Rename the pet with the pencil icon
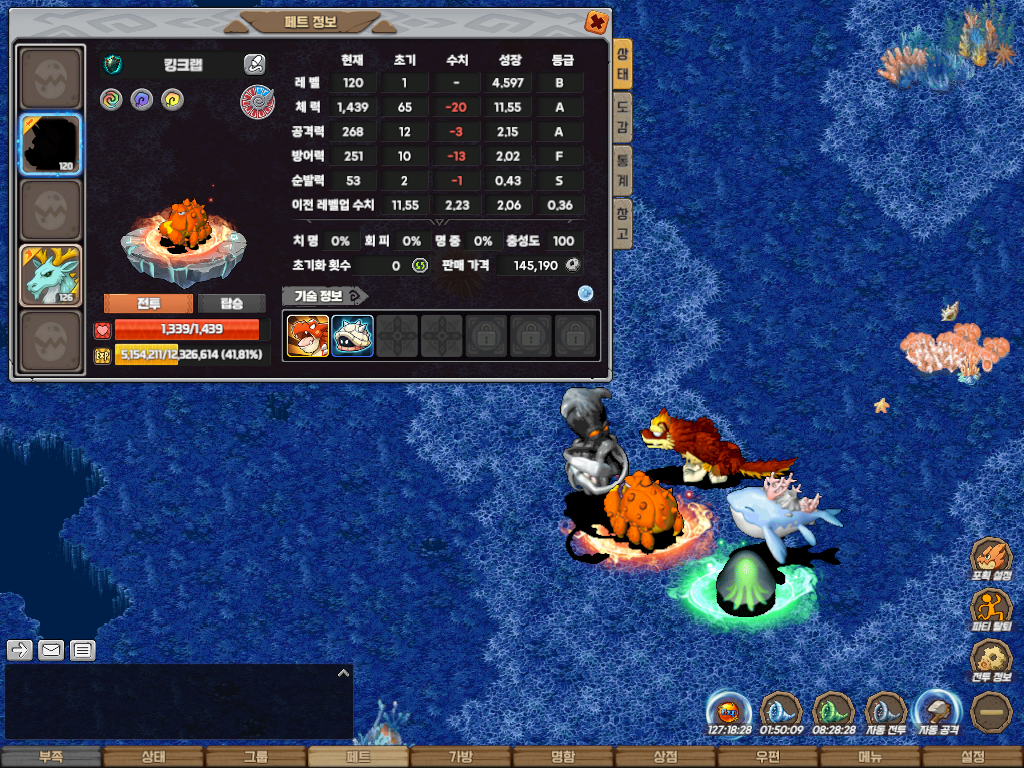 [x=254, y=65]
